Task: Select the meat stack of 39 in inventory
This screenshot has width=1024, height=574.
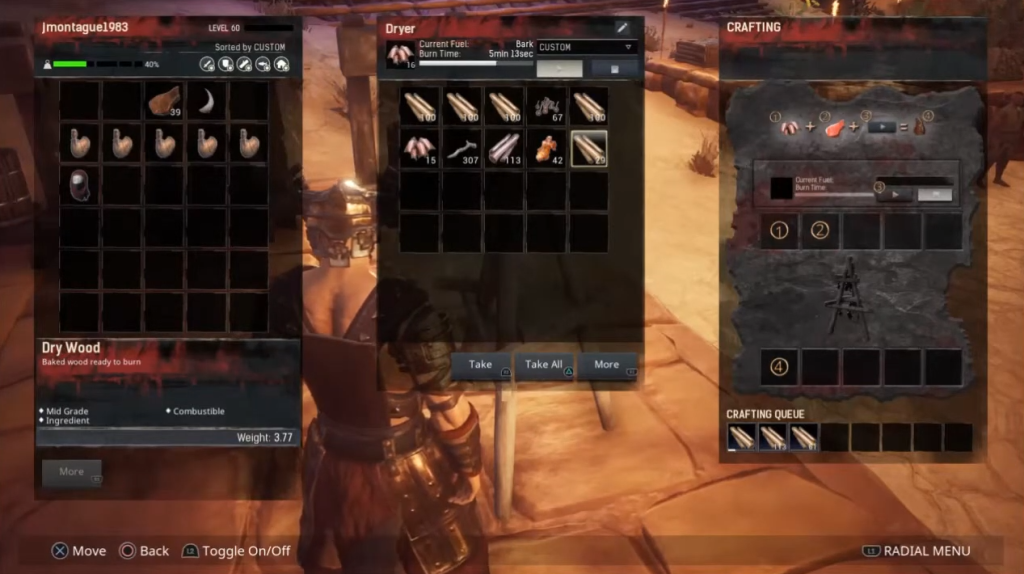Action: click(164, 101)
